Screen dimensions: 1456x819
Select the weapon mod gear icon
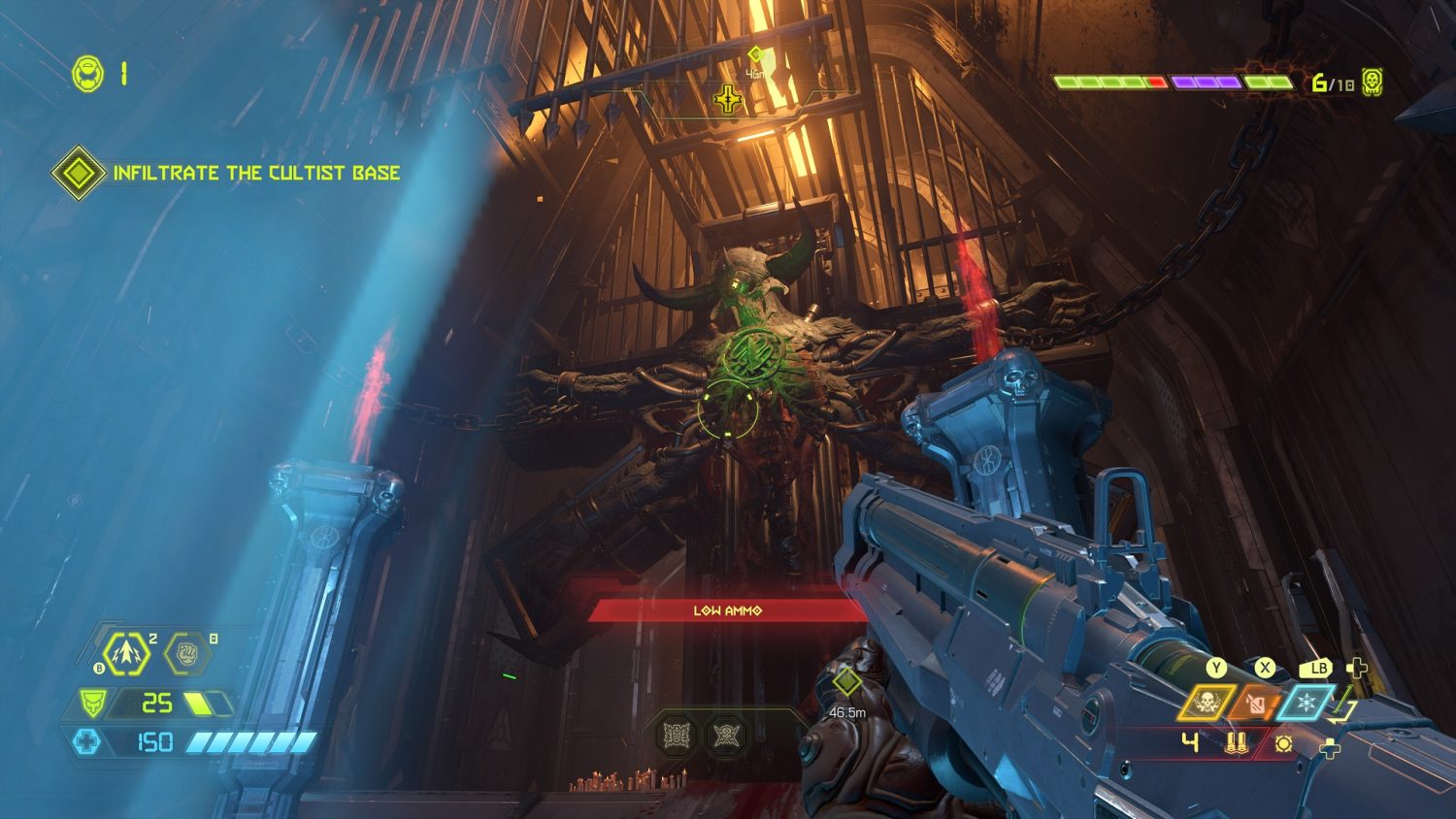coord(1283,744)
